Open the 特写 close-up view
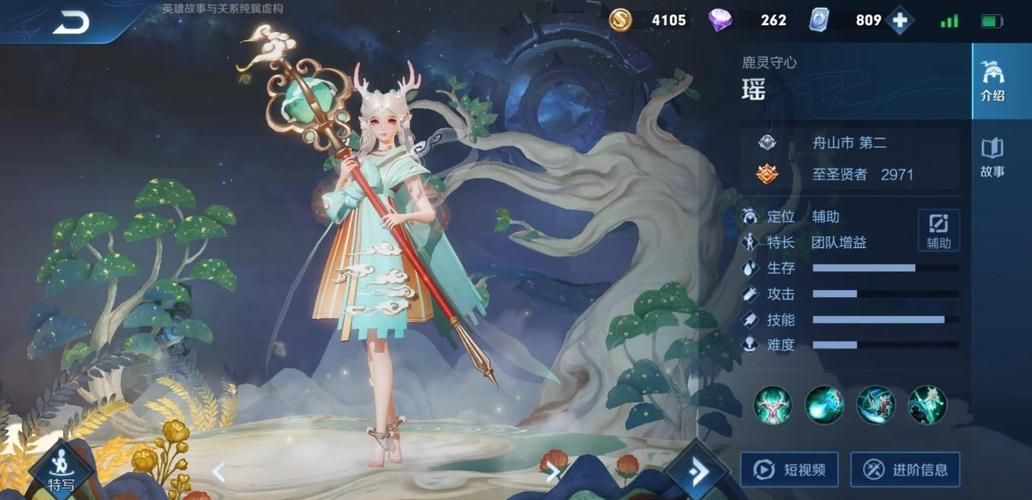The height and width of the screenshot is (500, 1032). click(61, 472)
